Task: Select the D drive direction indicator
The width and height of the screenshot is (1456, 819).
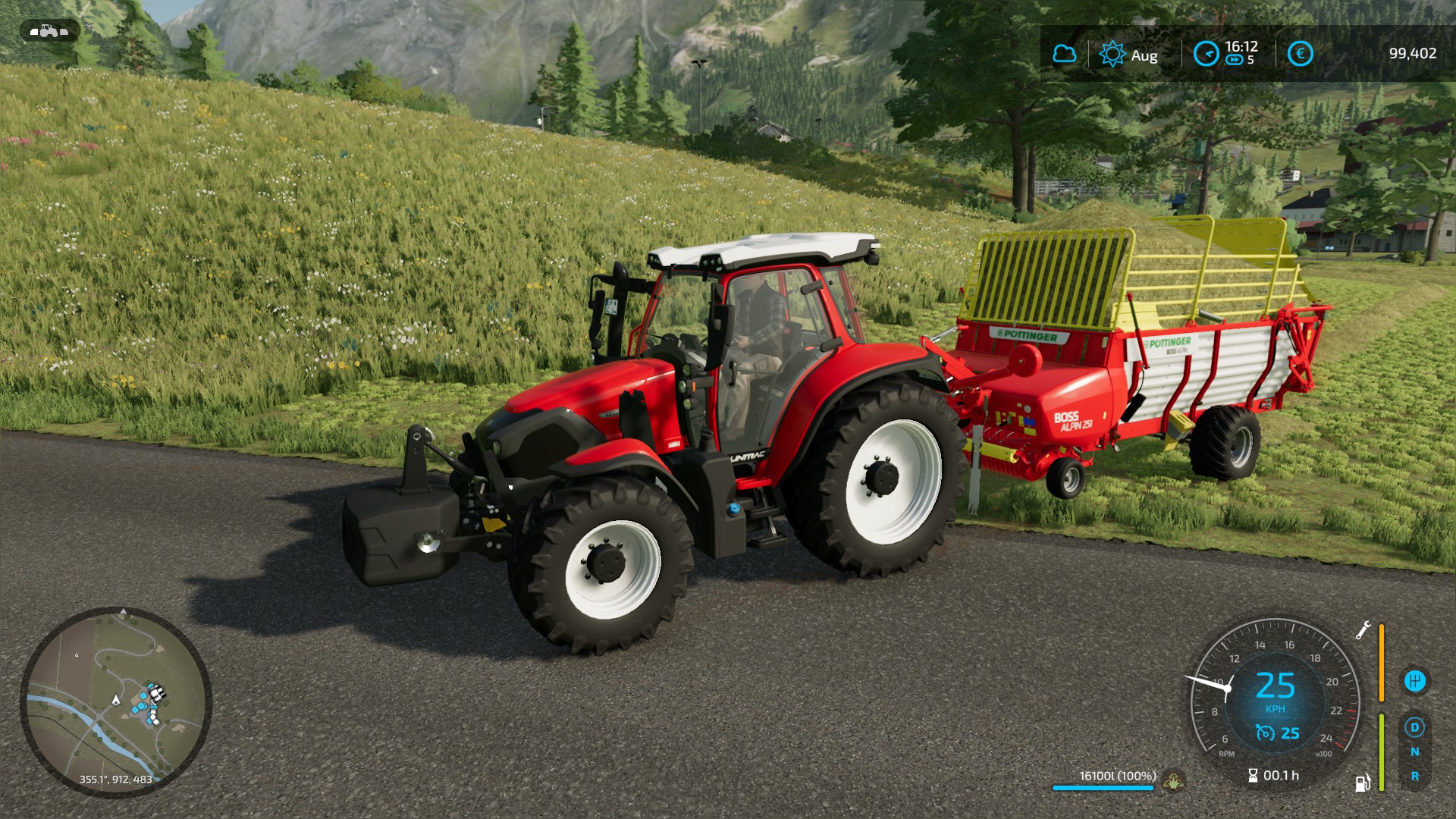Action: pos(1414,728)
